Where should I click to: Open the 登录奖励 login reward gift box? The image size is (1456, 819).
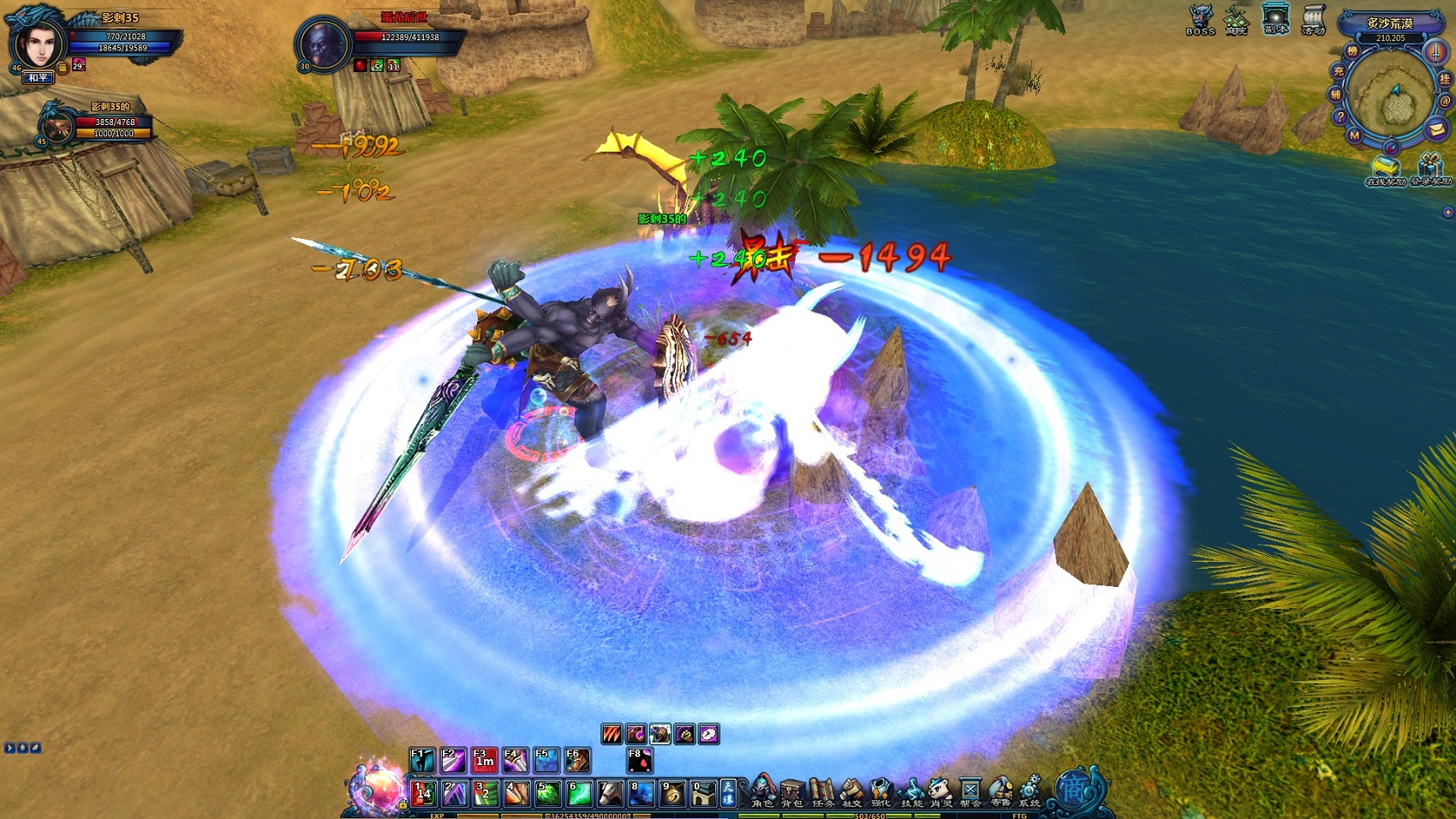(1429, 169)
